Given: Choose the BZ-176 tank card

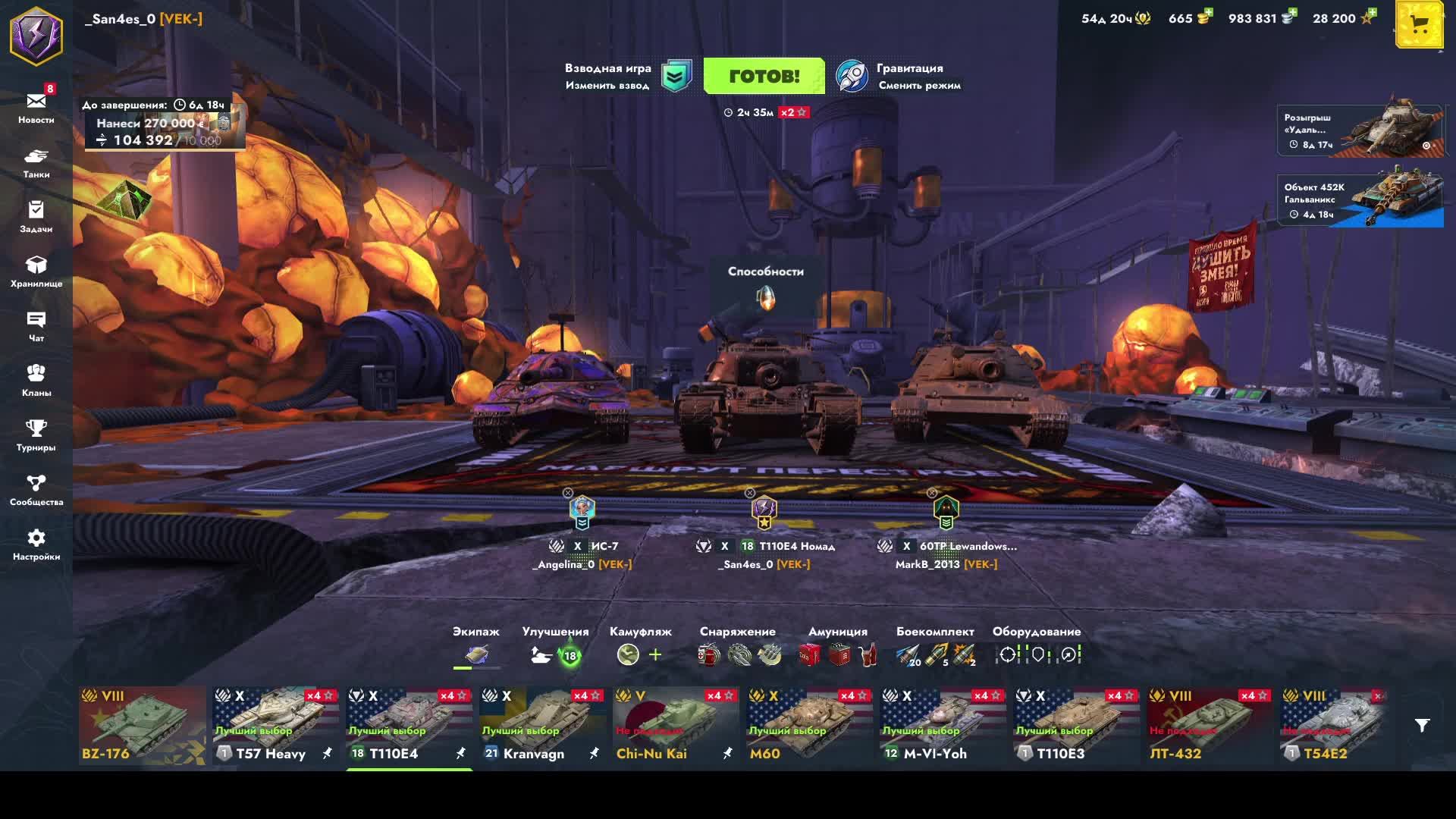Looking at the screenshot, I should tap(142, 726).
